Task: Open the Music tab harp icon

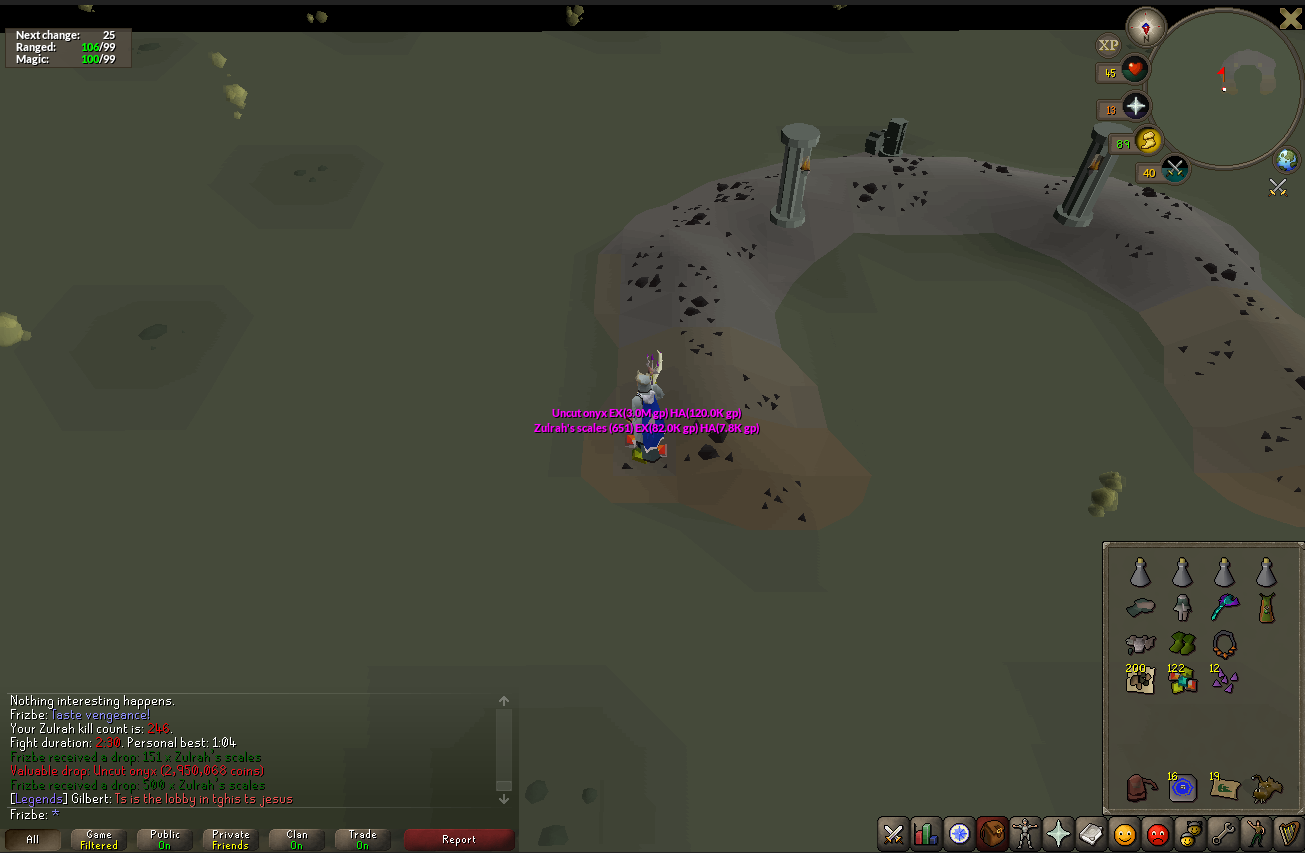Action: 1288,833
